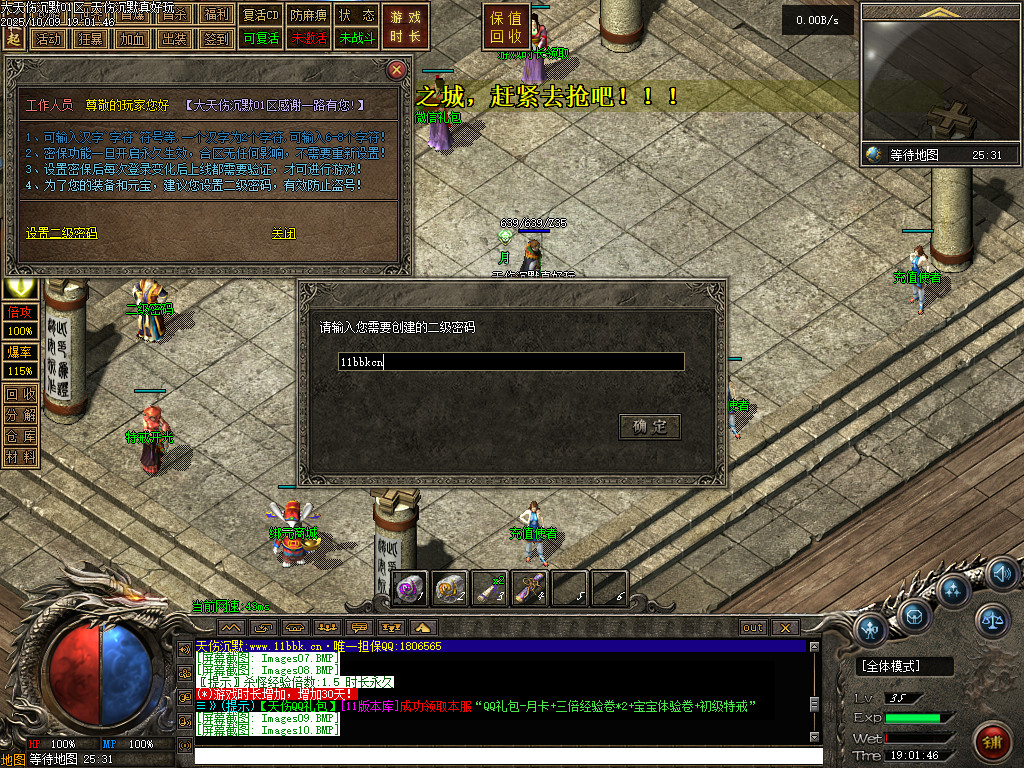
Task: Open the 福利 welfare menu
Action: pyautogui.click(x=215, y=15)
